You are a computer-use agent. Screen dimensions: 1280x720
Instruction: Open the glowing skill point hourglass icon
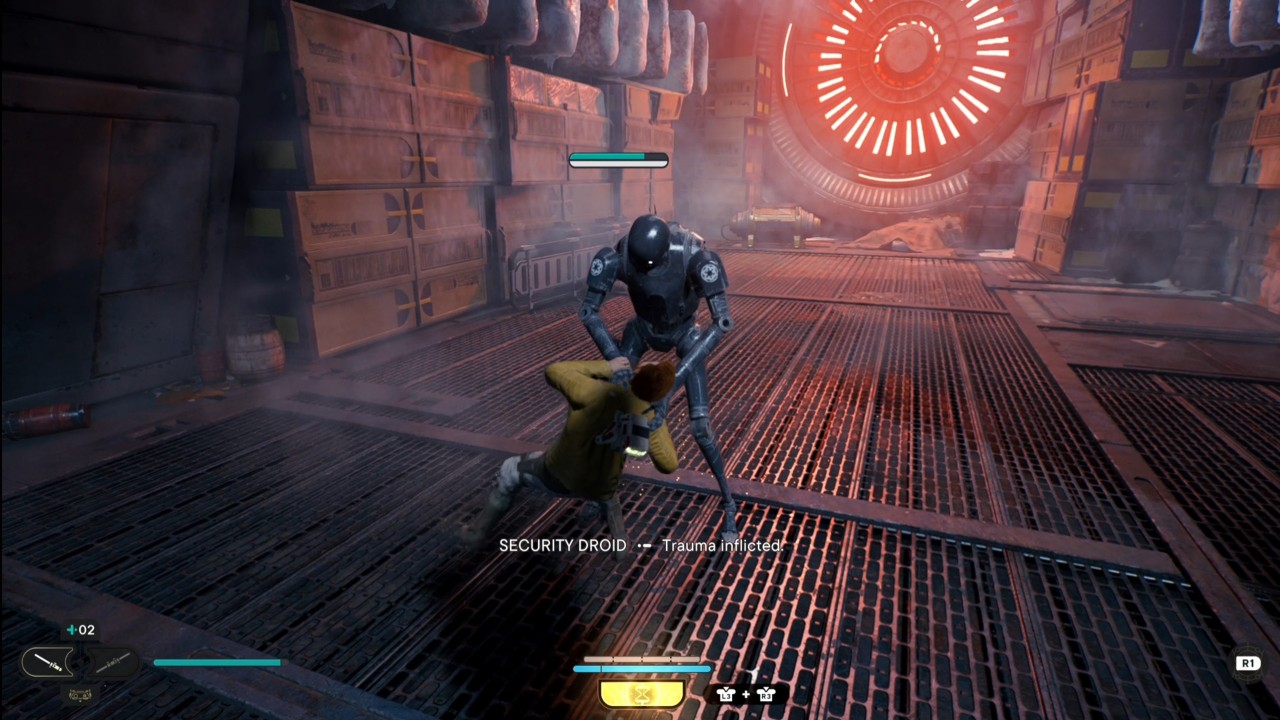[640, 694]
